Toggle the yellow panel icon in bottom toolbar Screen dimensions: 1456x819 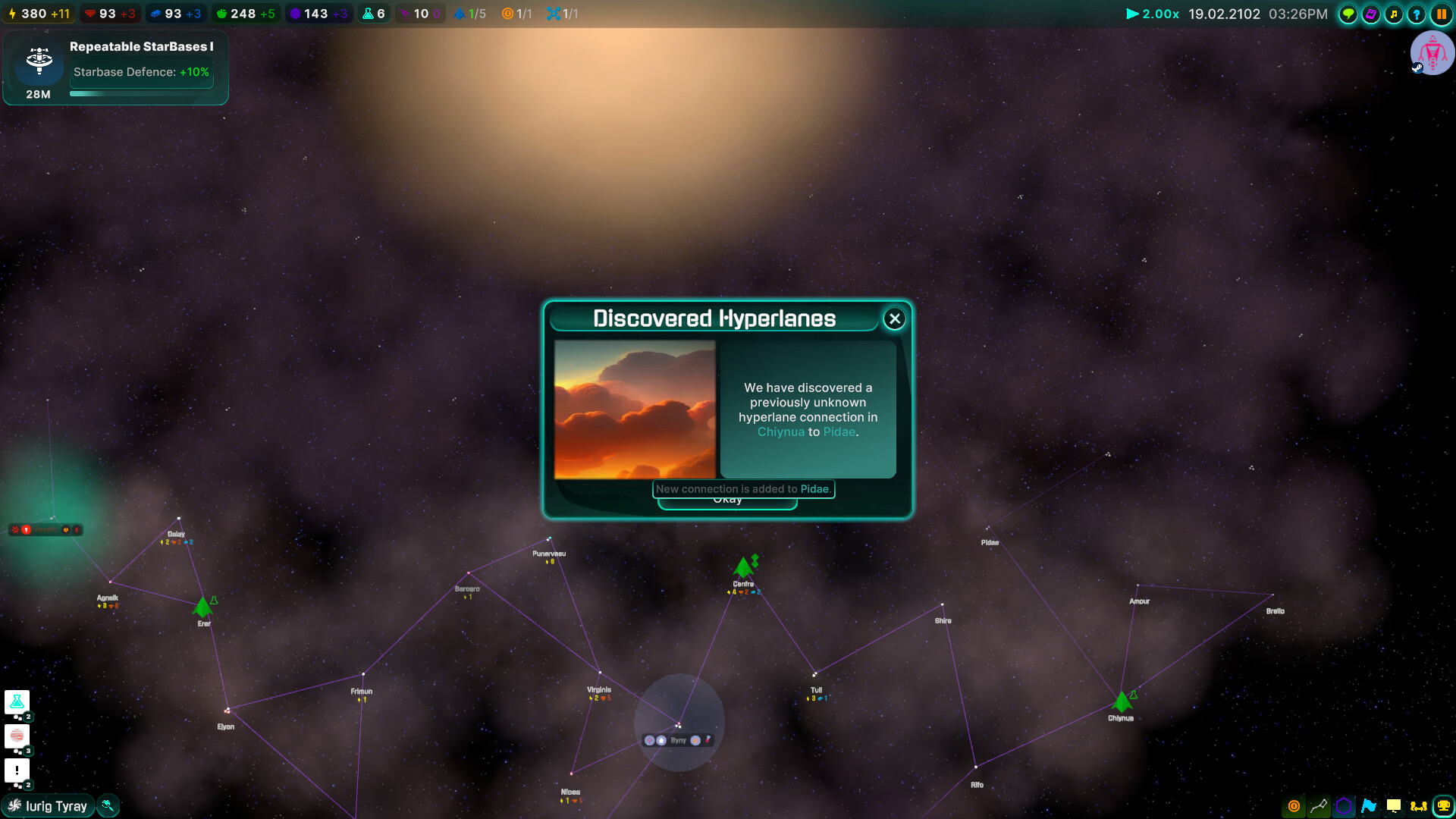click(1395, 806)
